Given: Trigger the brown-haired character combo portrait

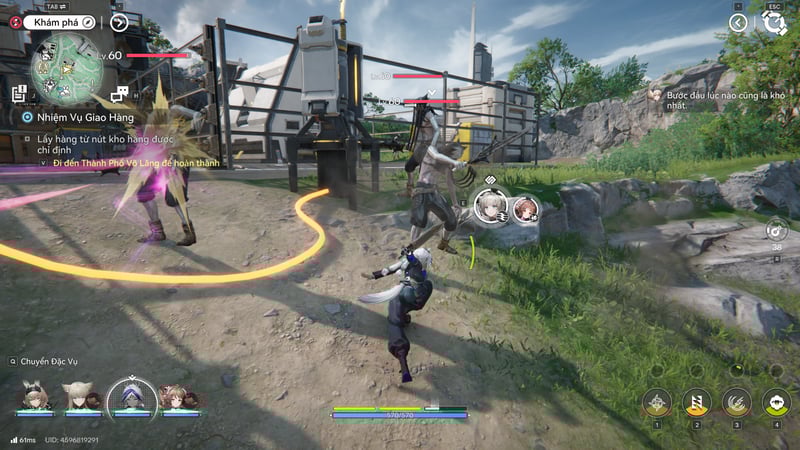Looking at the screenshot, I should point(525,208).
